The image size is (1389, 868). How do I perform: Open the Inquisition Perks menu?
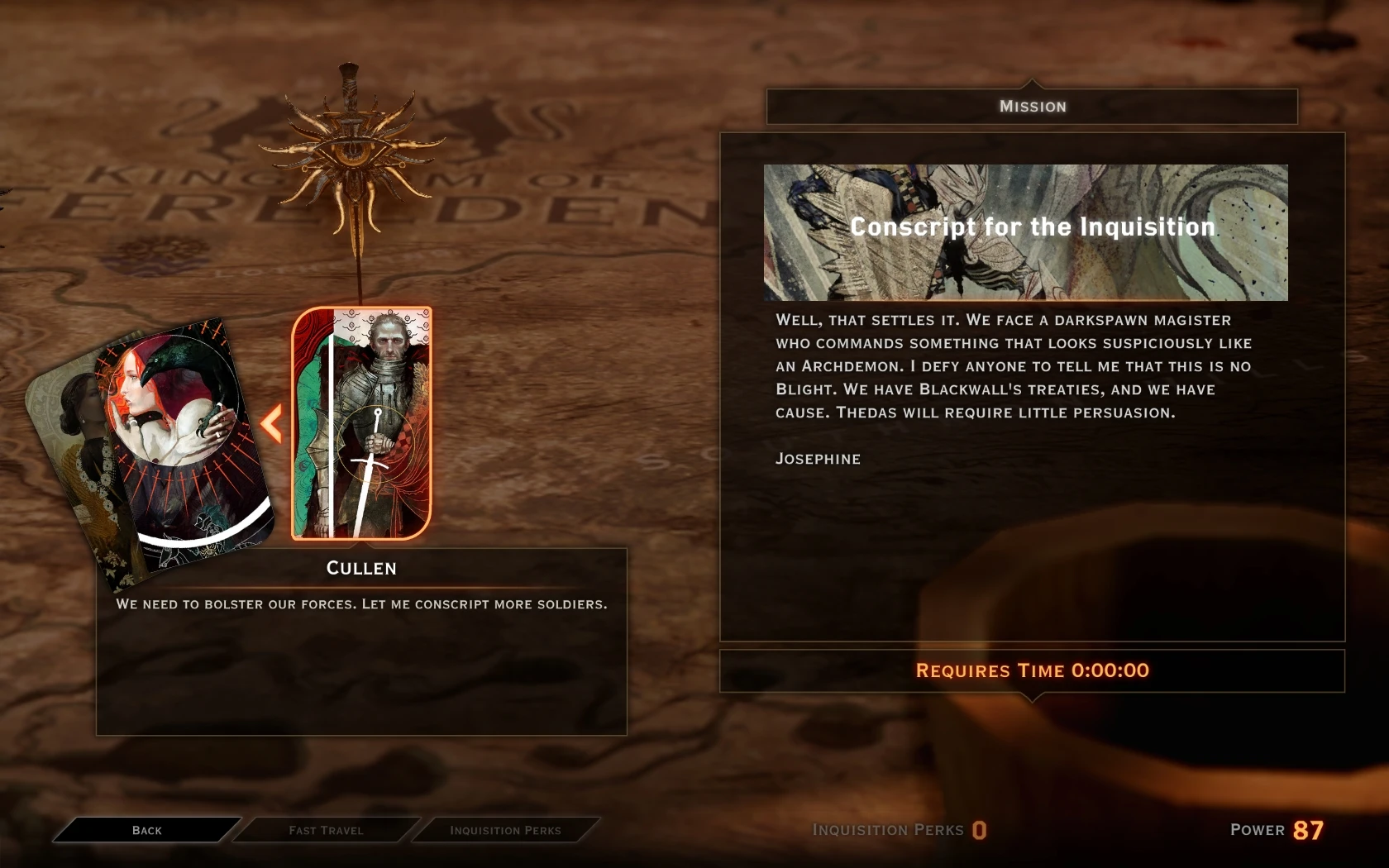[504, 830]
